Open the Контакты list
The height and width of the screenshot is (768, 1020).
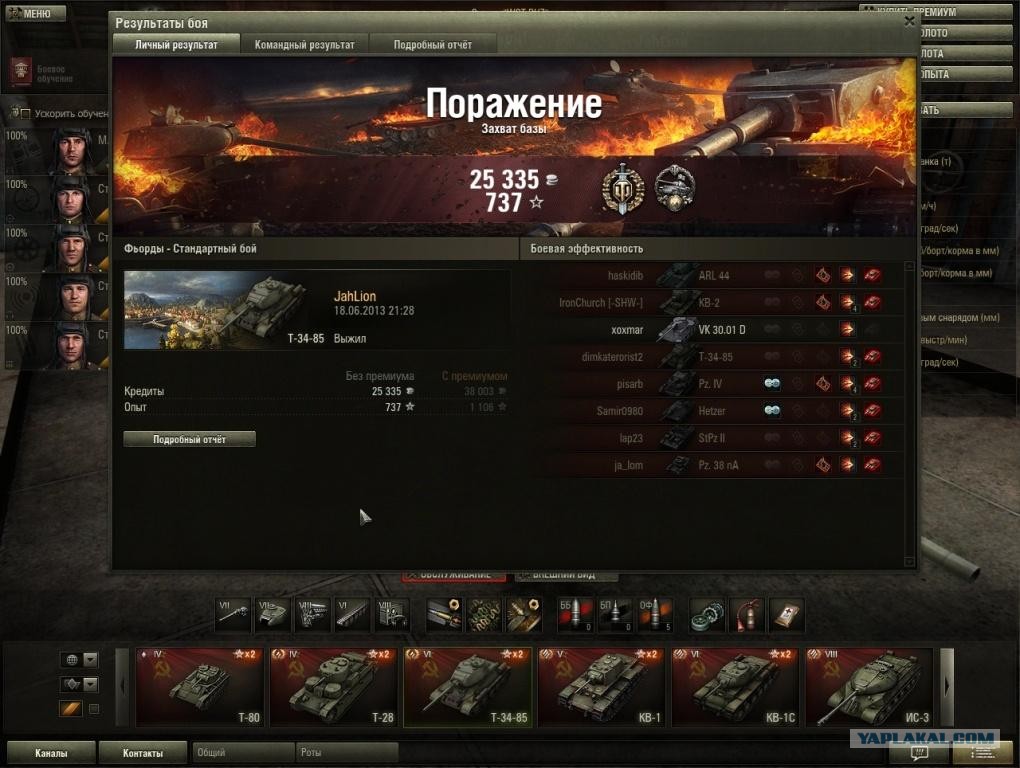point(141,753)
